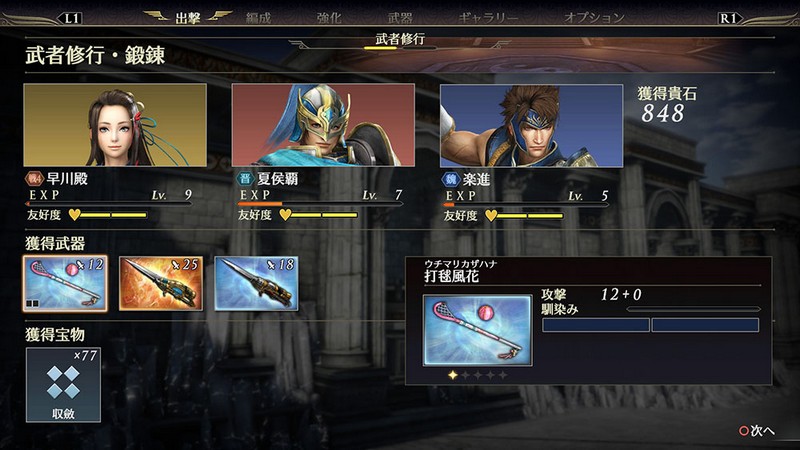This screenshot has height=450, width=800.
Task: Select the obtained weapon with attack 12
Action: (65, 283)
